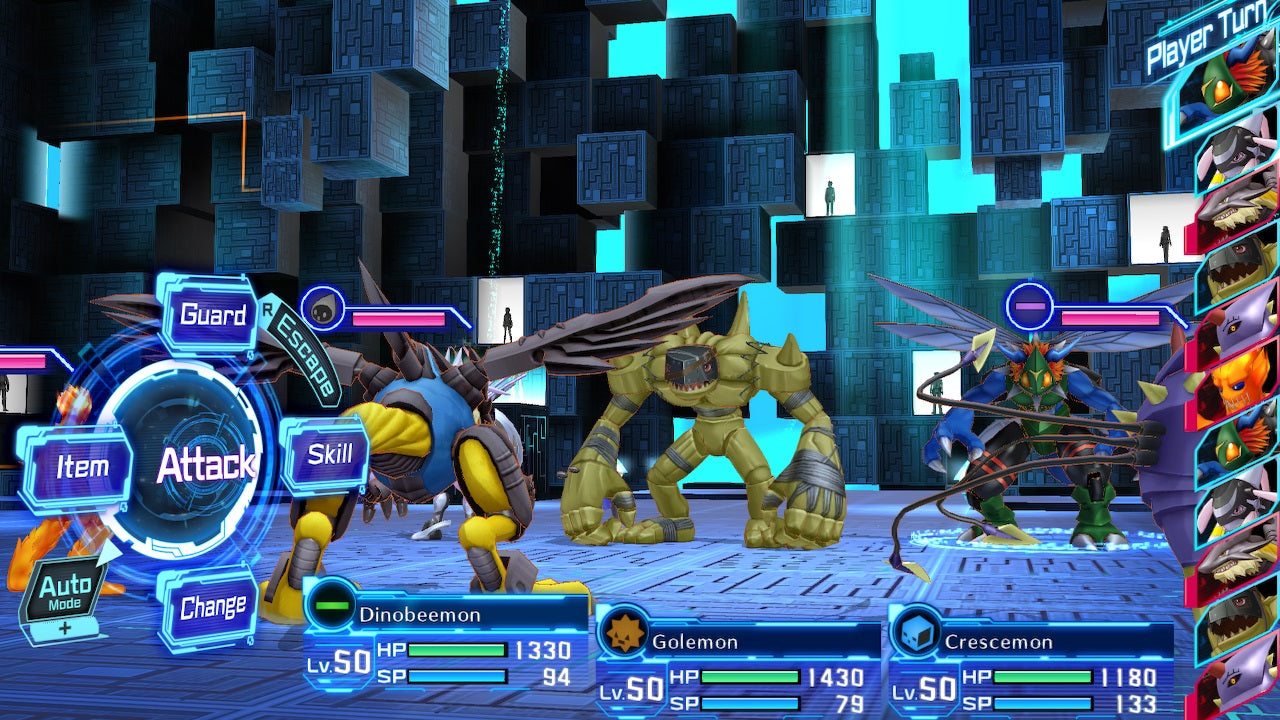
Task: Open the Item command menu
Action: coord(82,463)
